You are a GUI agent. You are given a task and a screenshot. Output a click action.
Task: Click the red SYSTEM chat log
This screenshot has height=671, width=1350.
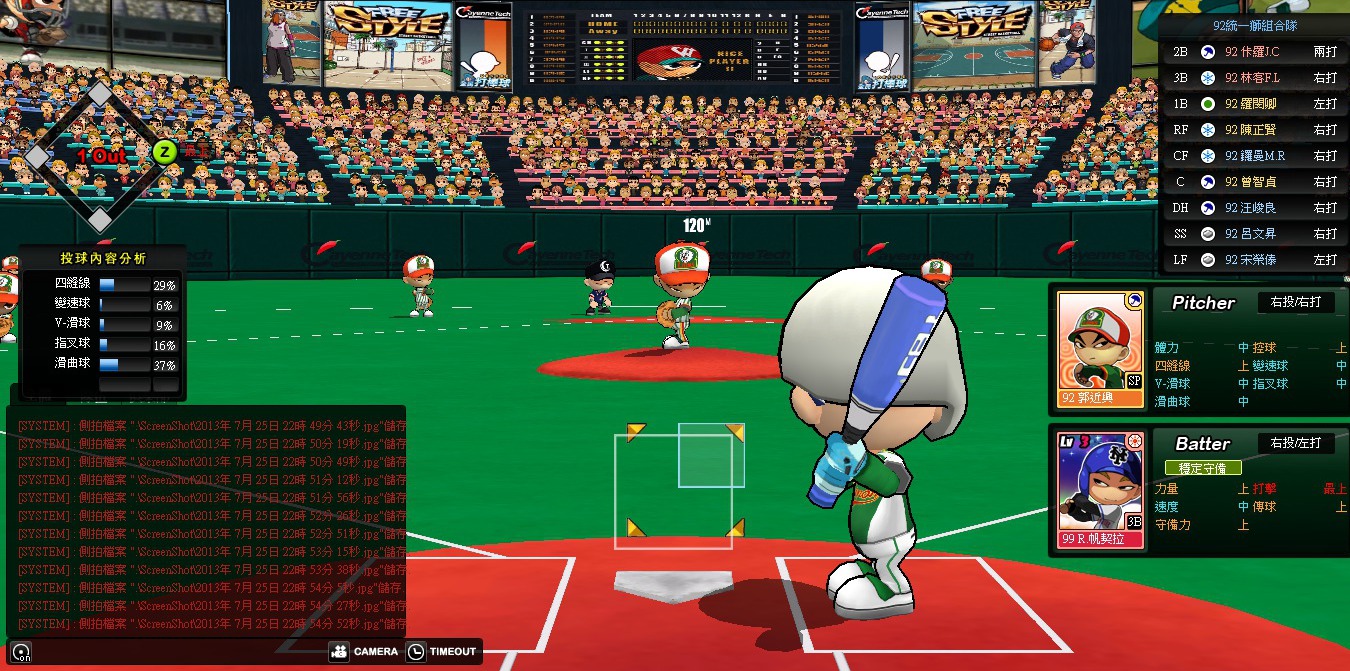pos(206,520)
